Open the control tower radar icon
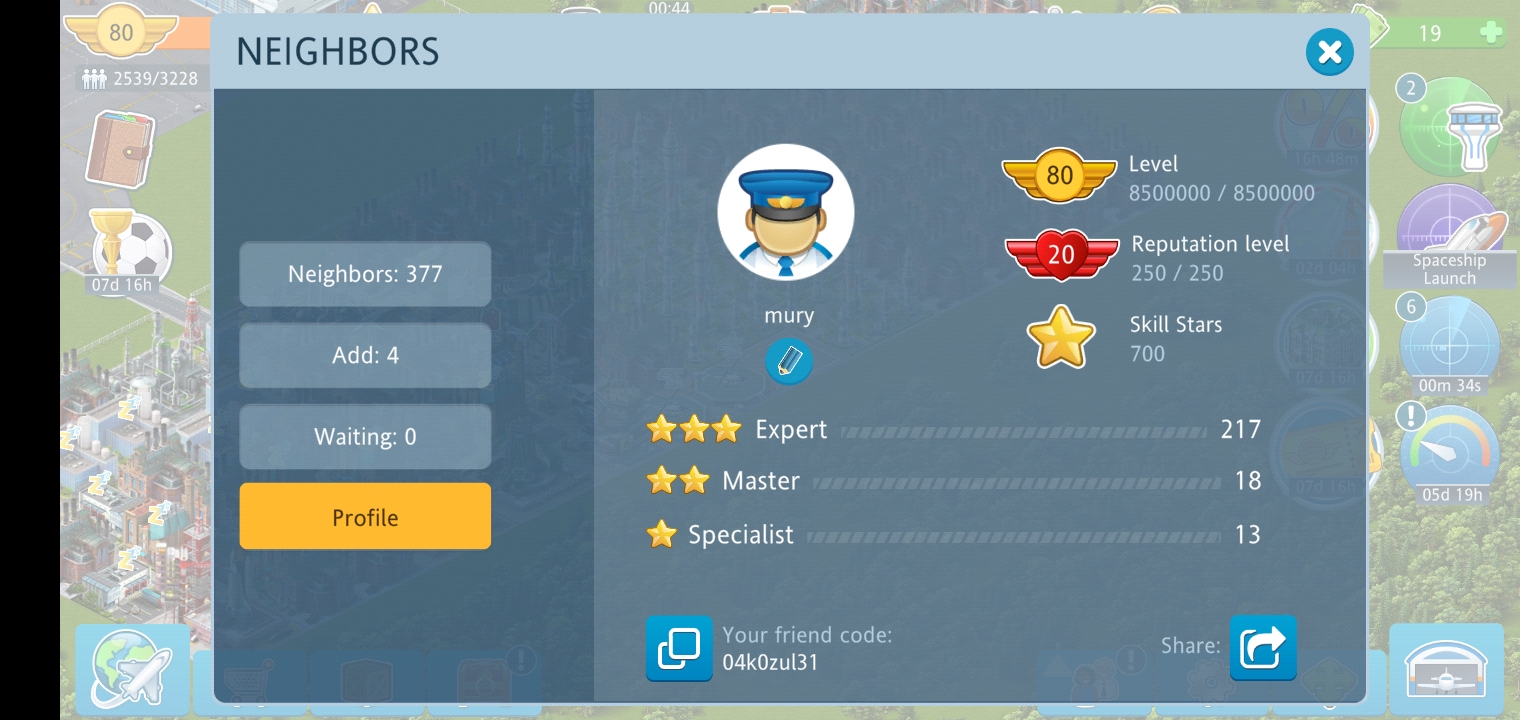Screen dimensions: 1520x720 [x=1450, y=128]
